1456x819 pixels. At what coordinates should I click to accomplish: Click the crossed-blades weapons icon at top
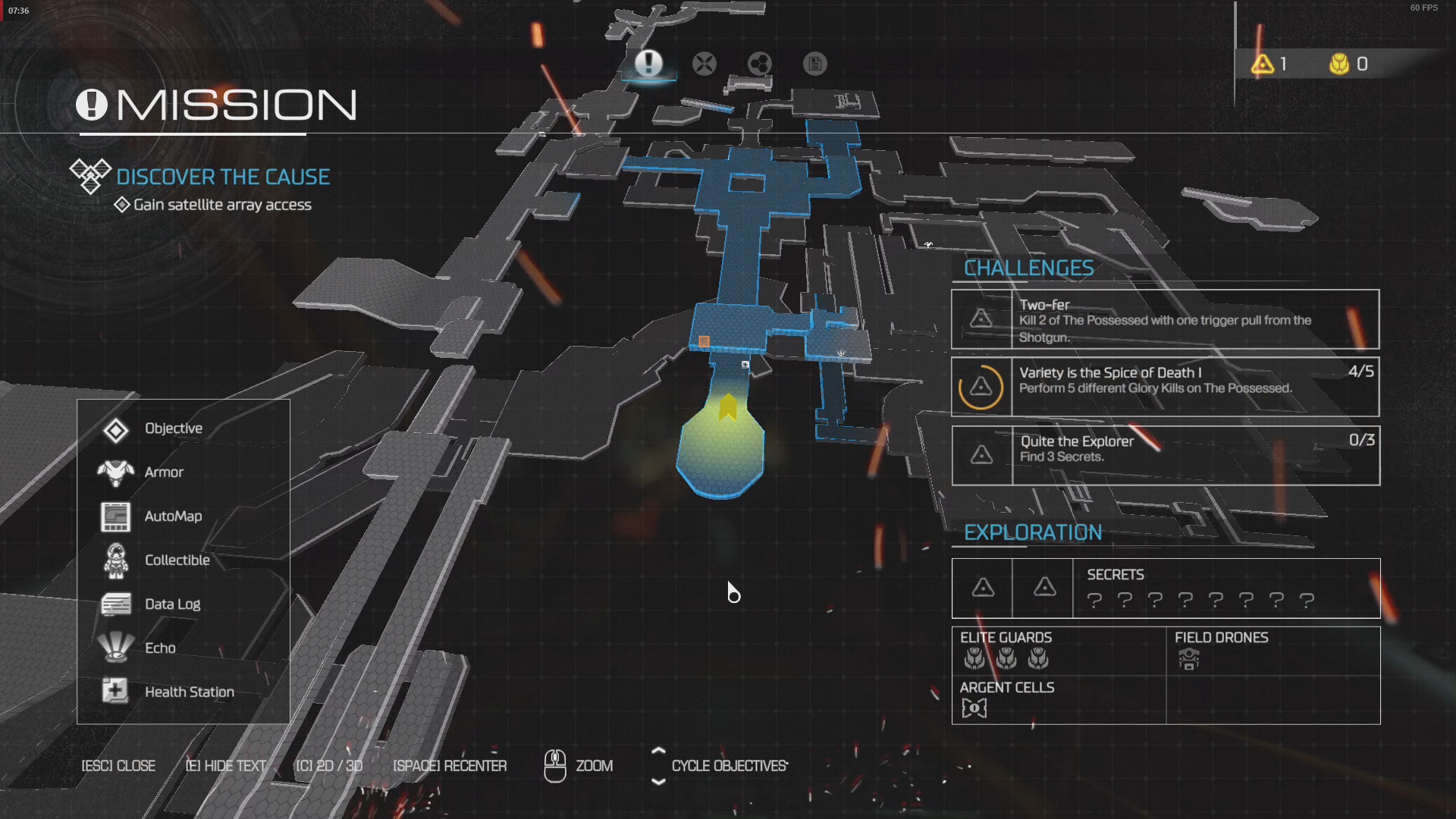tap(705, 64)
